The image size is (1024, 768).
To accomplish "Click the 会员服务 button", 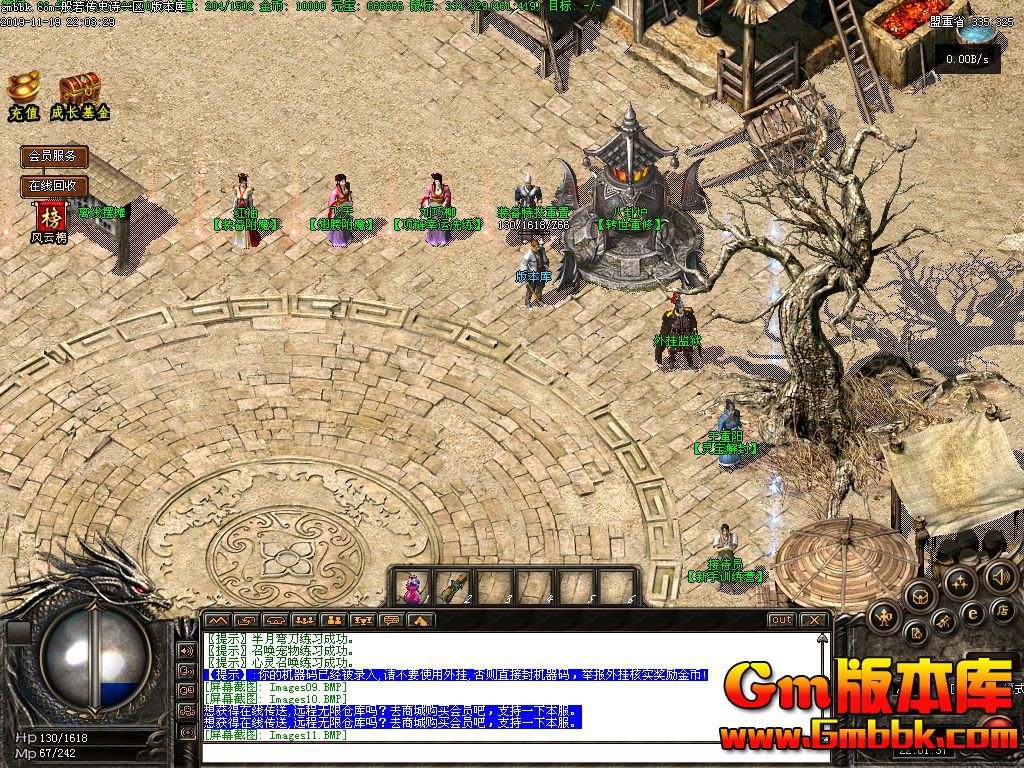I will 54,157.
